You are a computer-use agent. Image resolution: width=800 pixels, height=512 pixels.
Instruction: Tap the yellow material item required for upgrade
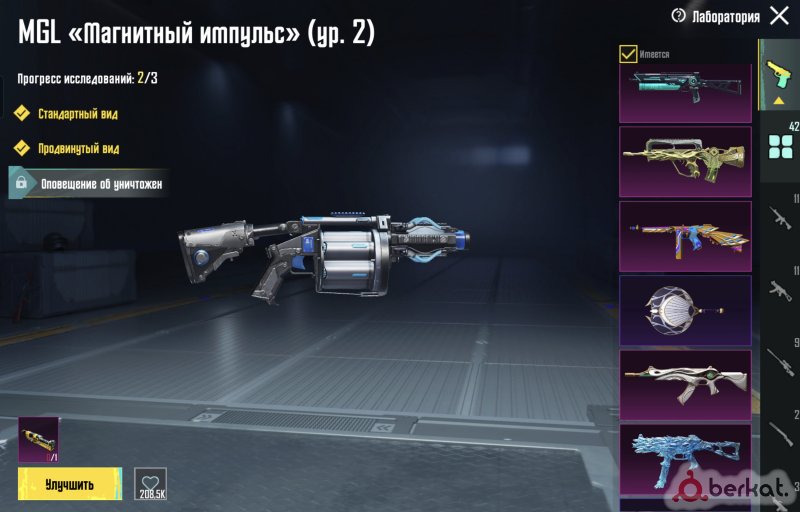[38, 439]
